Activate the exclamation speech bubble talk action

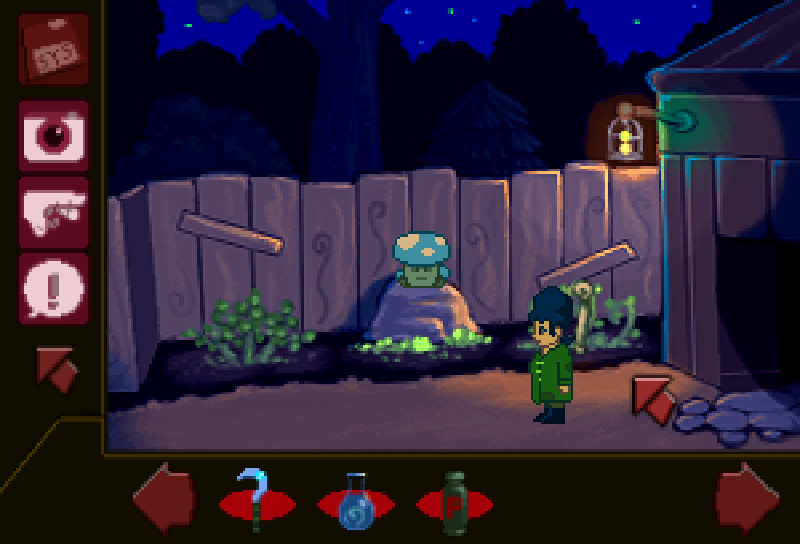53,289
